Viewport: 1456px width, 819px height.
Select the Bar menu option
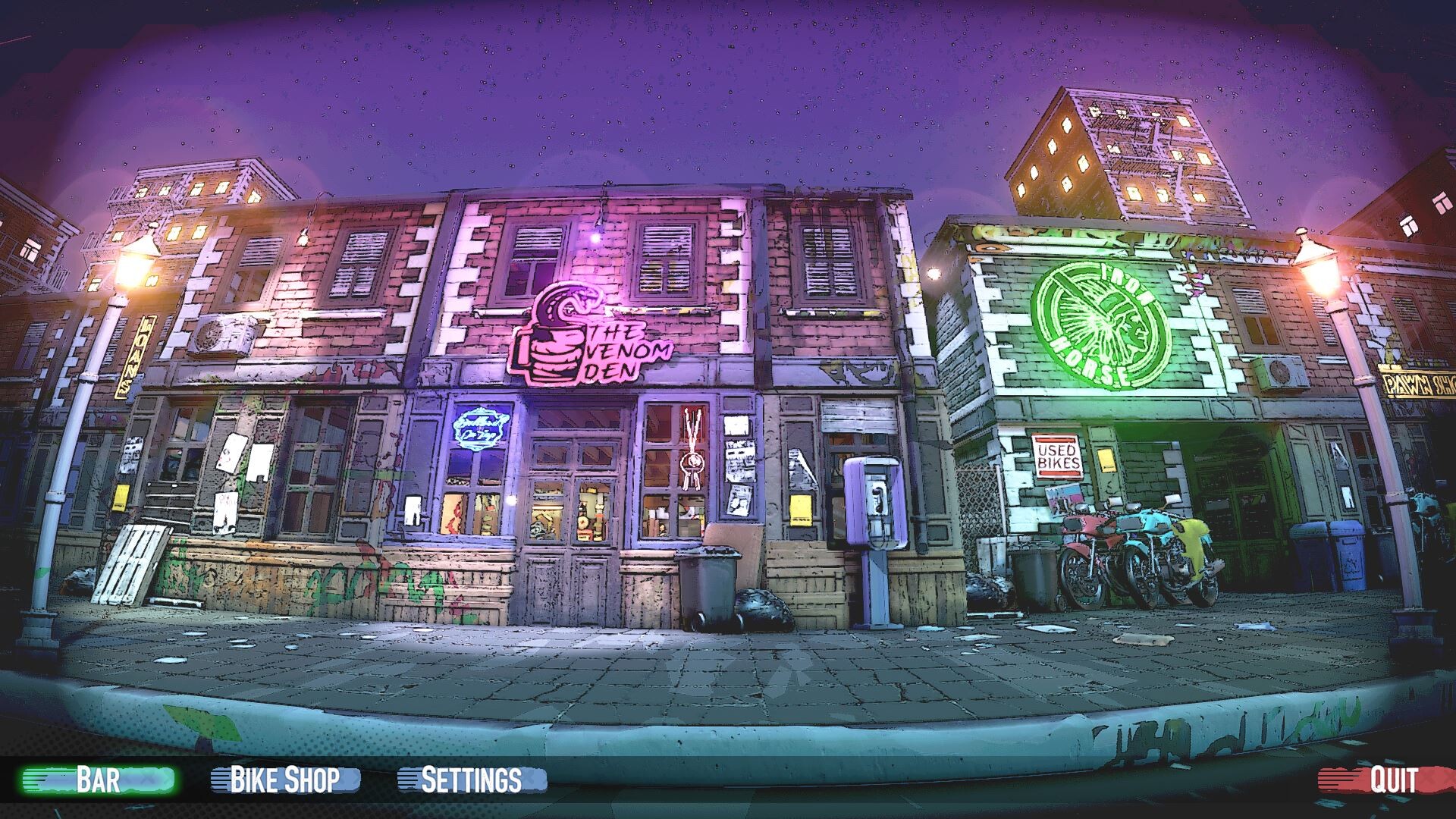tap(98, 780)
